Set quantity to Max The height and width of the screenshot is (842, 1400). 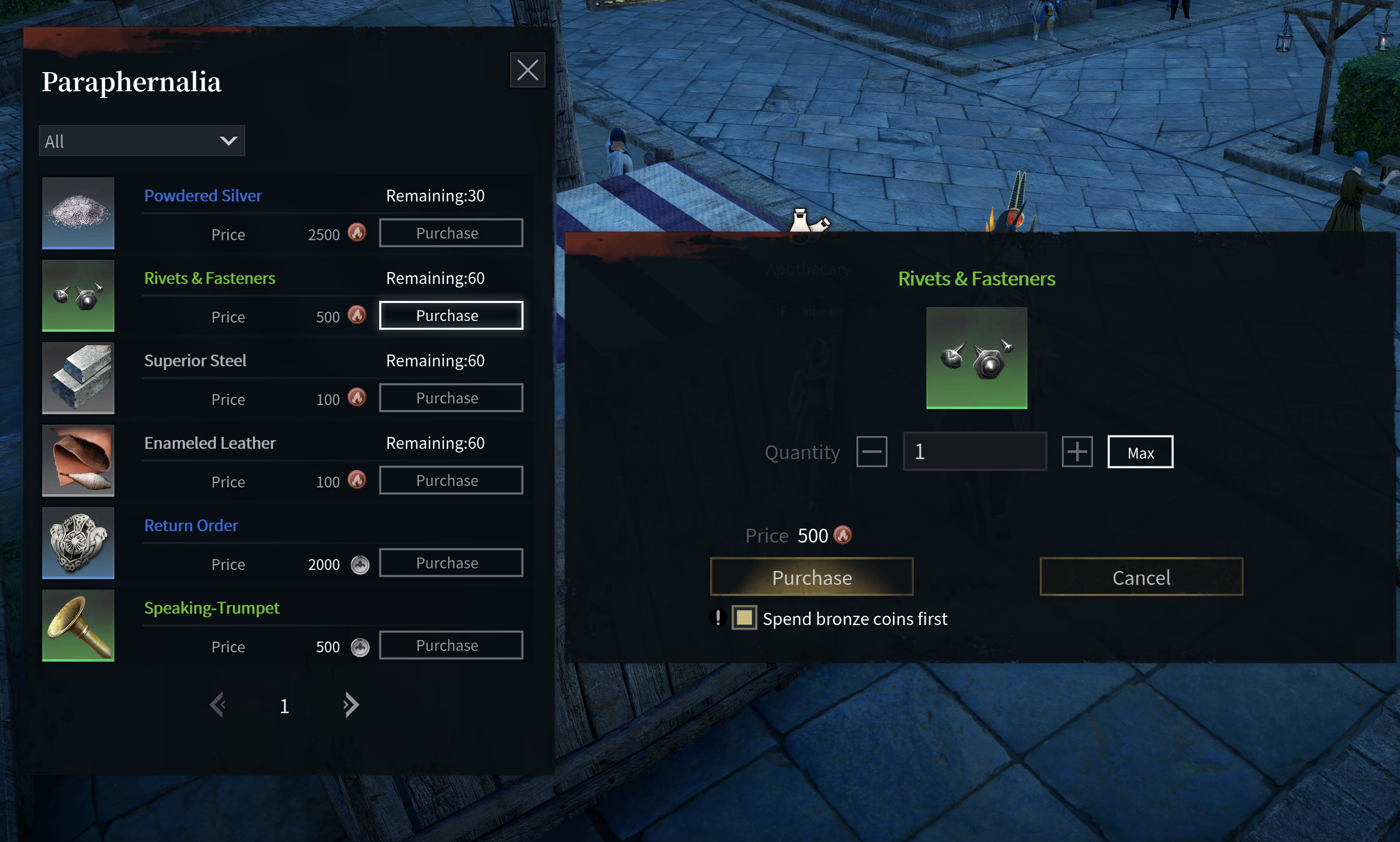coord(1140,452)
